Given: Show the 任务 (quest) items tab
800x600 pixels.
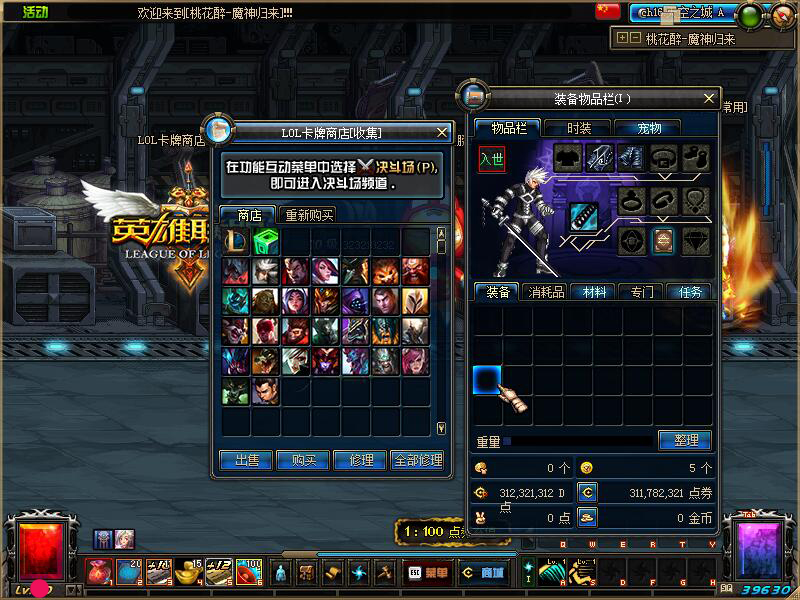Looking at the screenshot, I should [x=691, y=292].
